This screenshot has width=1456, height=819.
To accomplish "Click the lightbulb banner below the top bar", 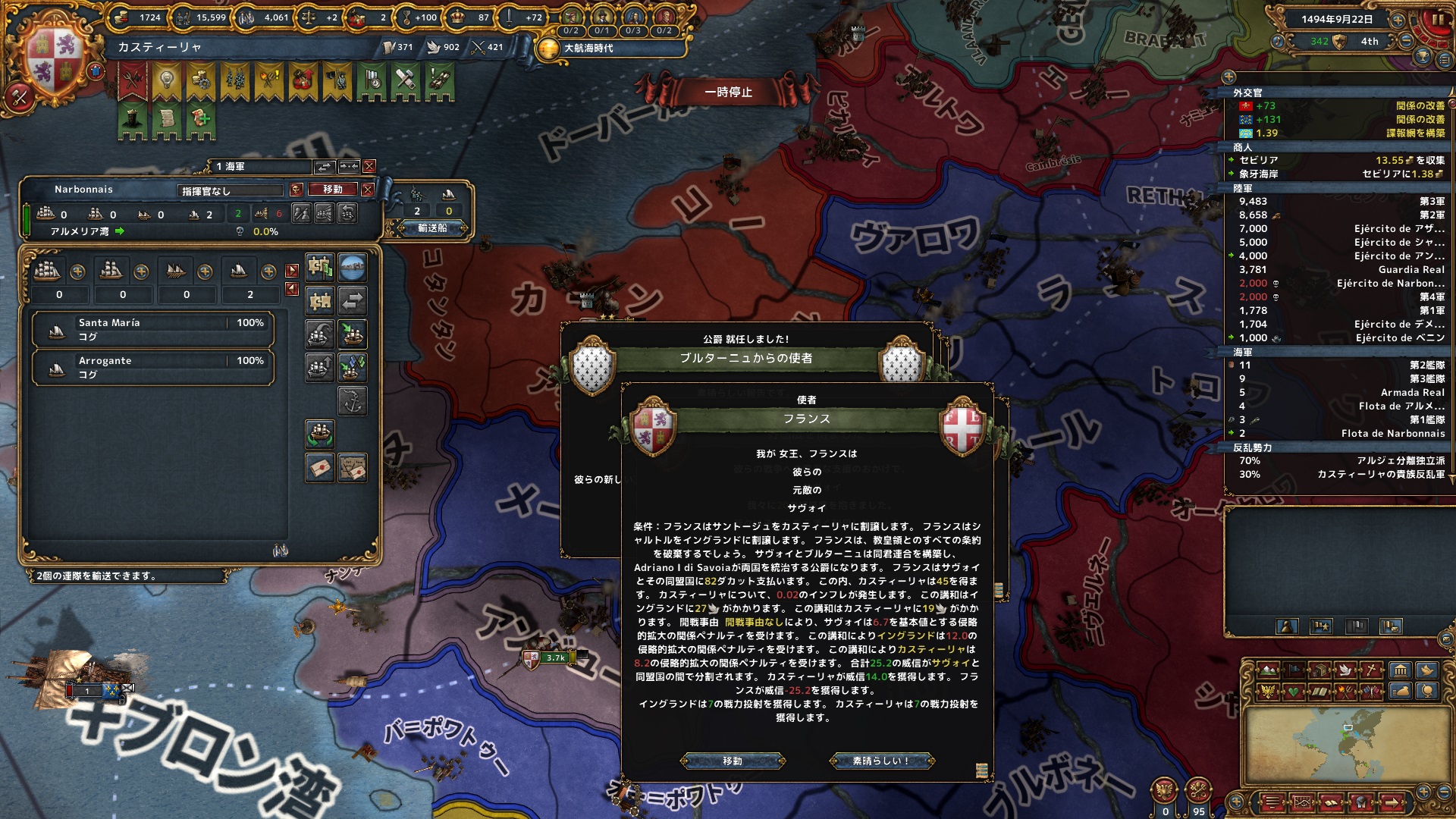I will click(166, 80).
